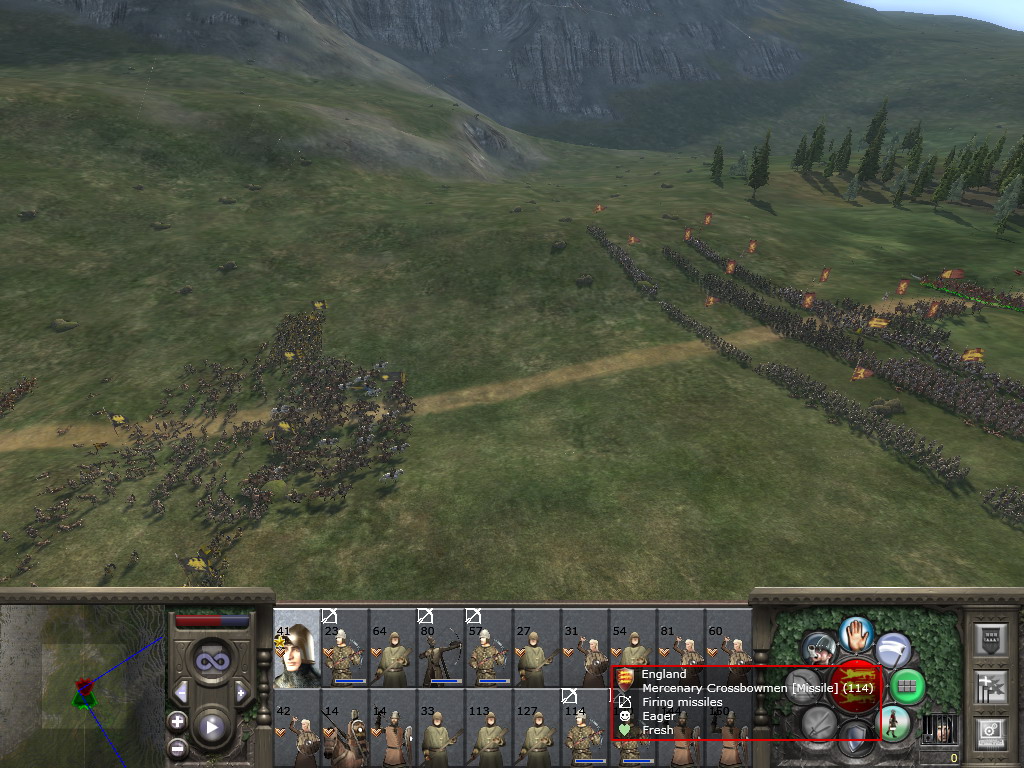Click the red England lions crest button
The height and width of the screenshot is (768, 1024).
click(x=856, y=686)
